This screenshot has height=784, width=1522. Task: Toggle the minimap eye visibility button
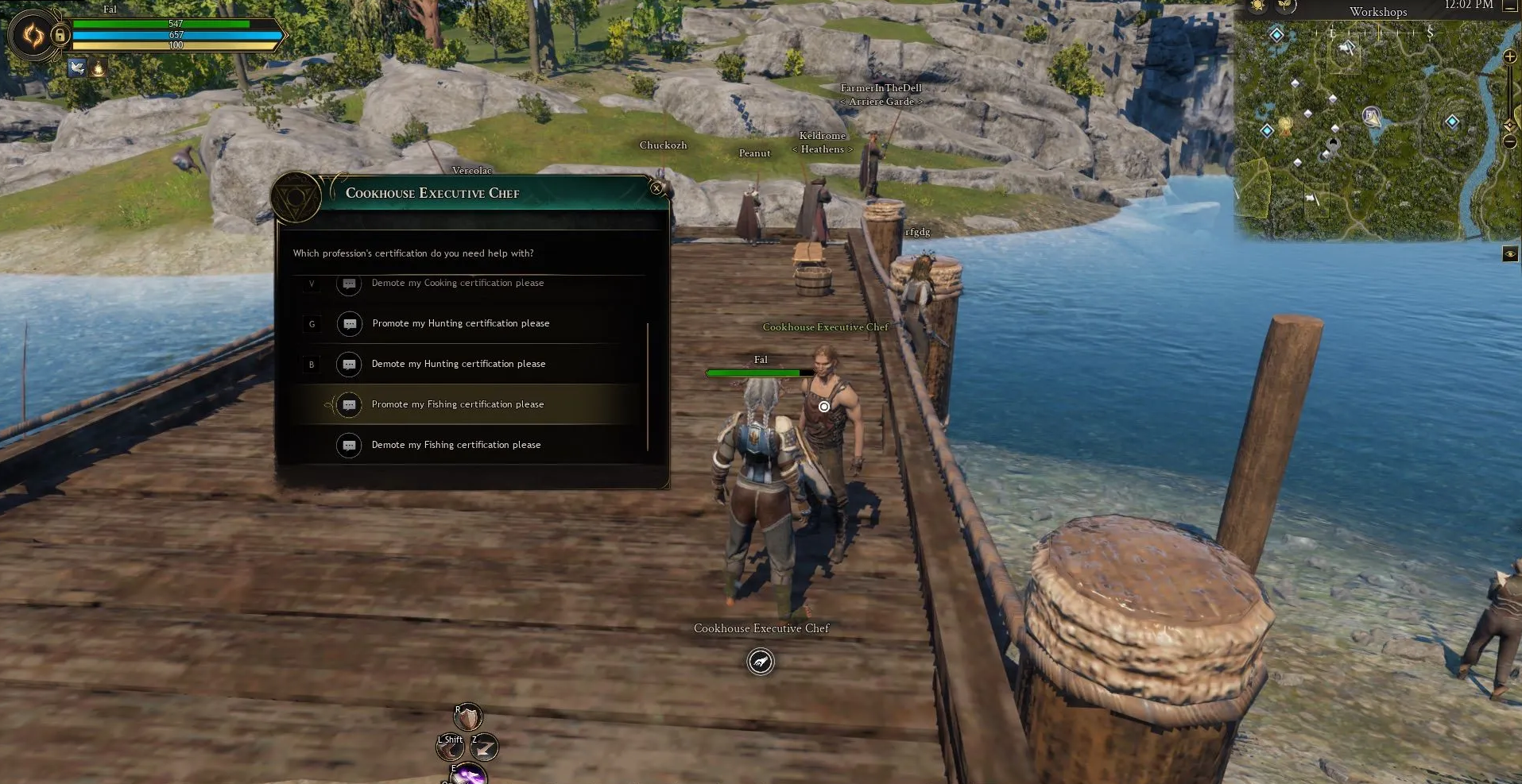coord(1510,254)
